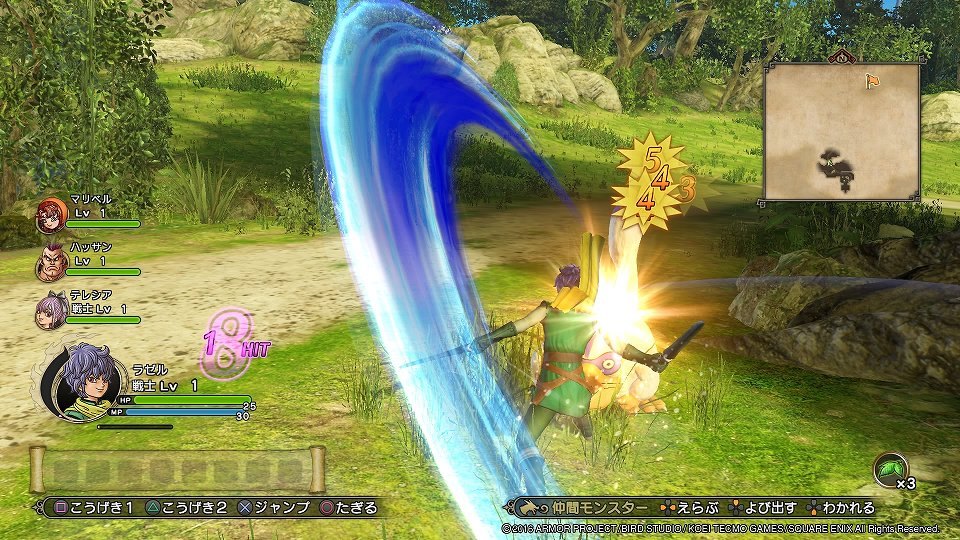This screenshot has width=960, height=540.
Task: Click the orange flag marker on minimap
Action: [872, 80]
